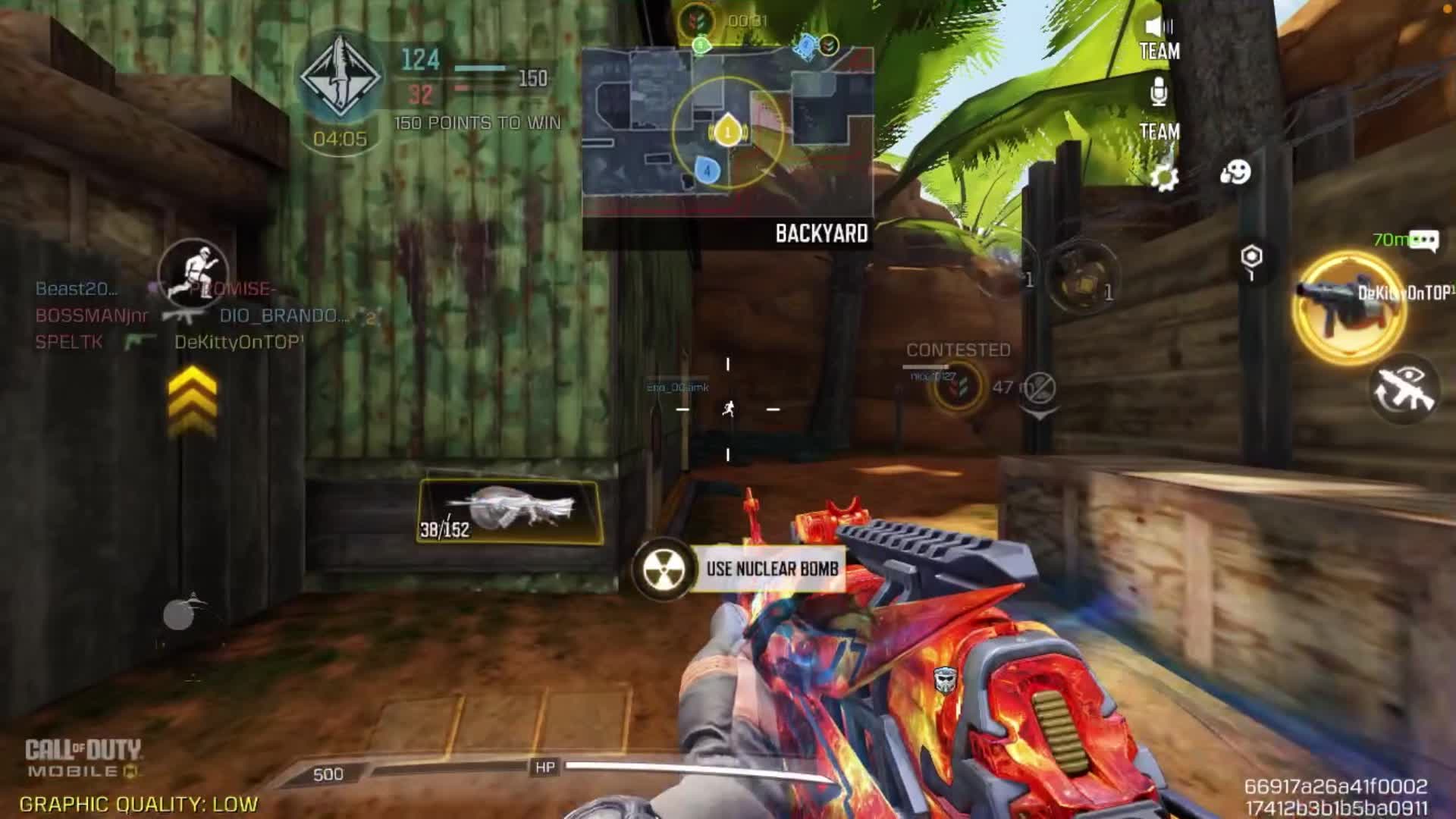Open the settings gear menu
This screenshot has width=1456, height=819.
coord(1163,177)
